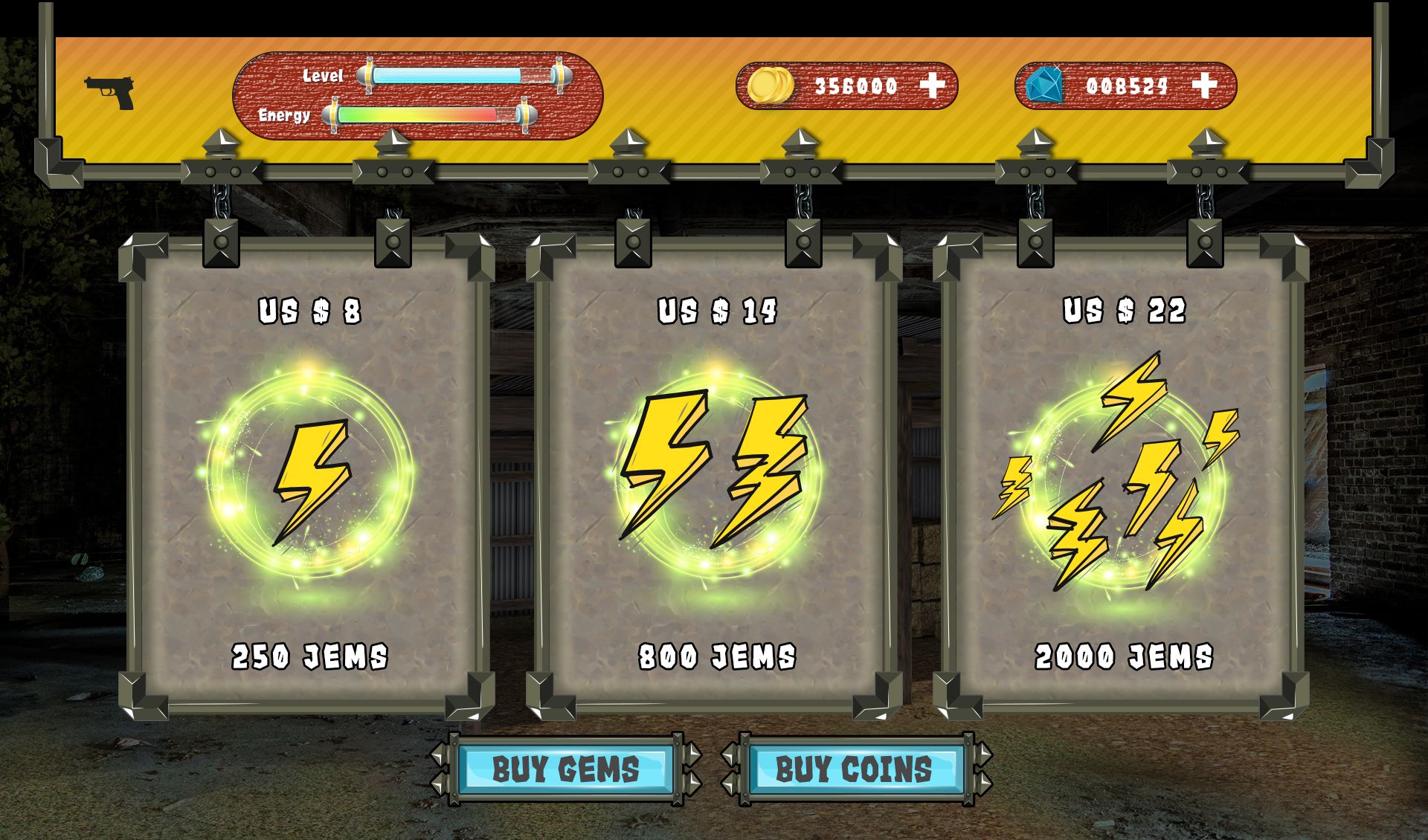The image size is (1428, 840).
Task: Add more coins with the plus button
Action: pyautogui.click(x=933, y=86)
